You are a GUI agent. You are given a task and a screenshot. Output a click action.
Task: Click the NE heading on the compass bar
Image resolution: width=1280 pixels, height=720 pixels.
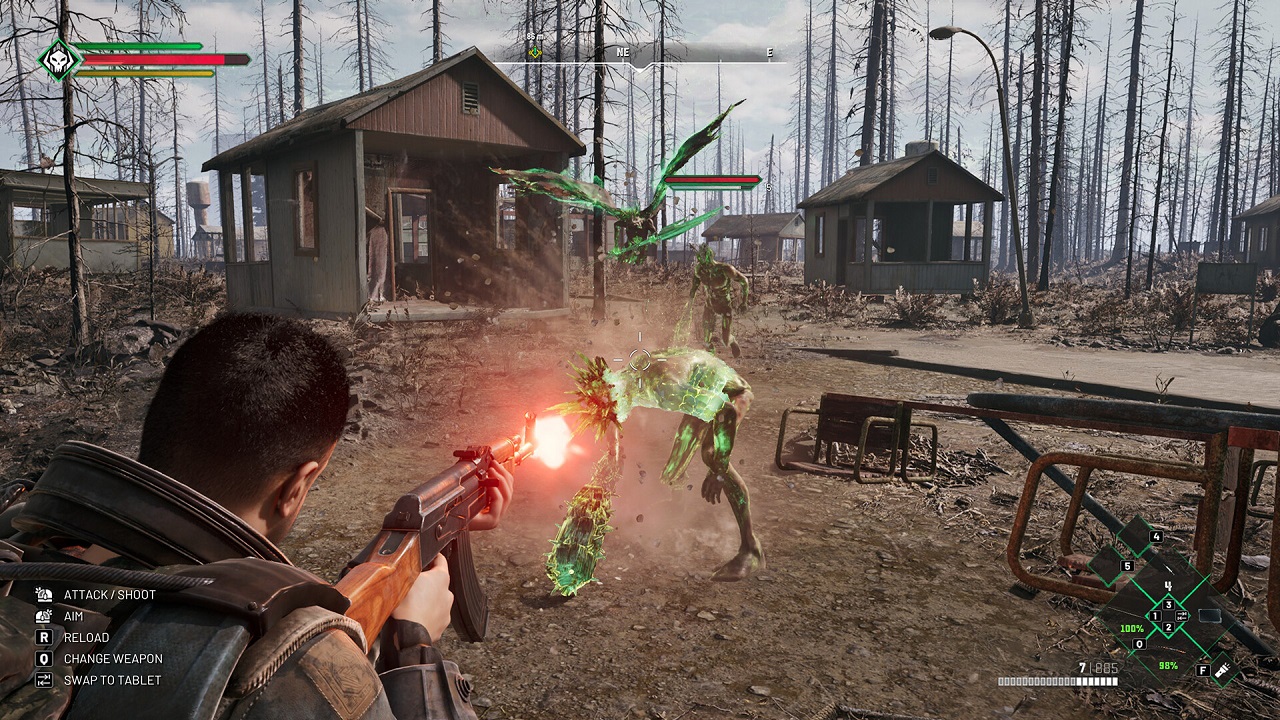[623, 52]
